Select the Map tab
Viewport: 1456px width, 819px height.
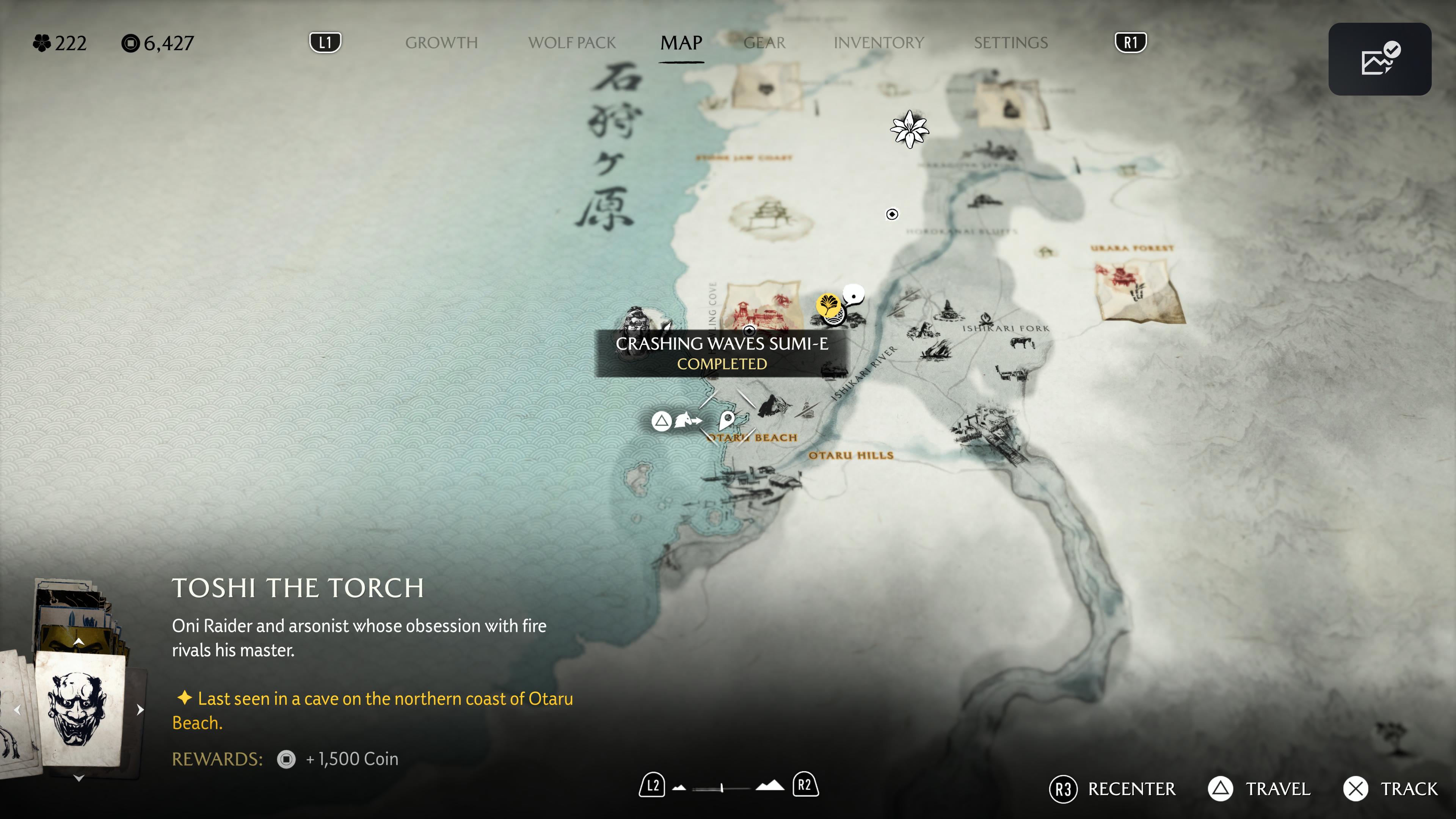(x=681, y=43)
